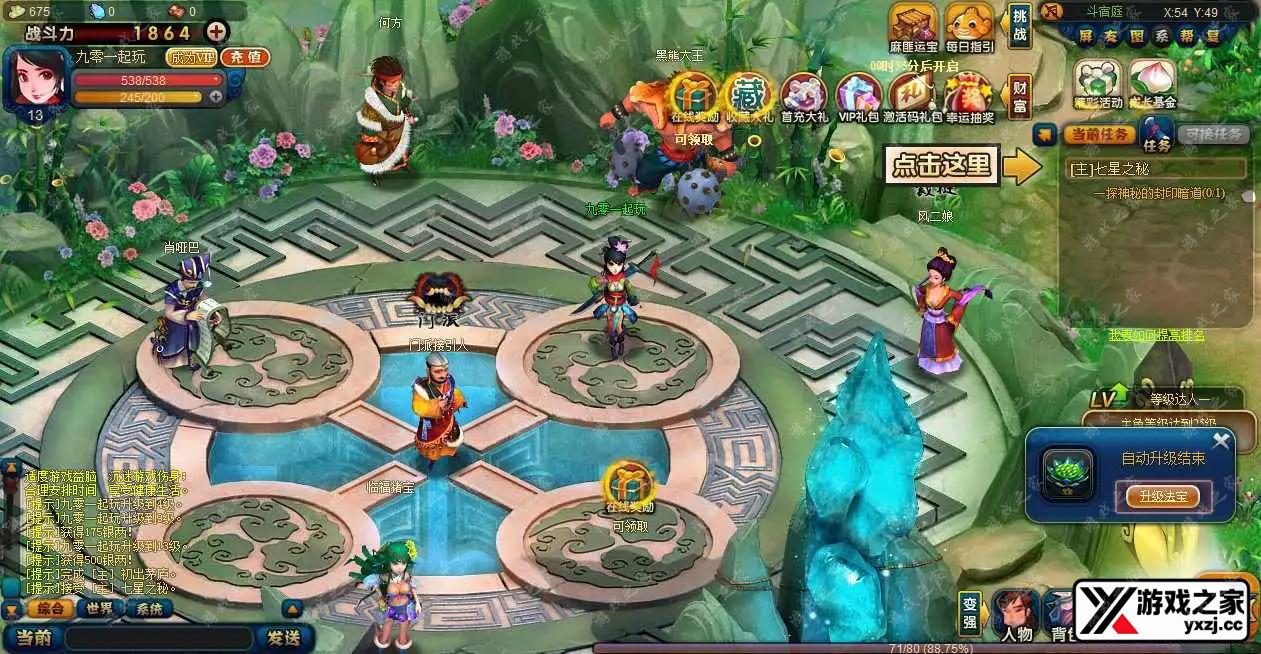Switch to the 可接任务 tab
The height and width of the screenshot is (654, 1261).
tap(1213, 134)
